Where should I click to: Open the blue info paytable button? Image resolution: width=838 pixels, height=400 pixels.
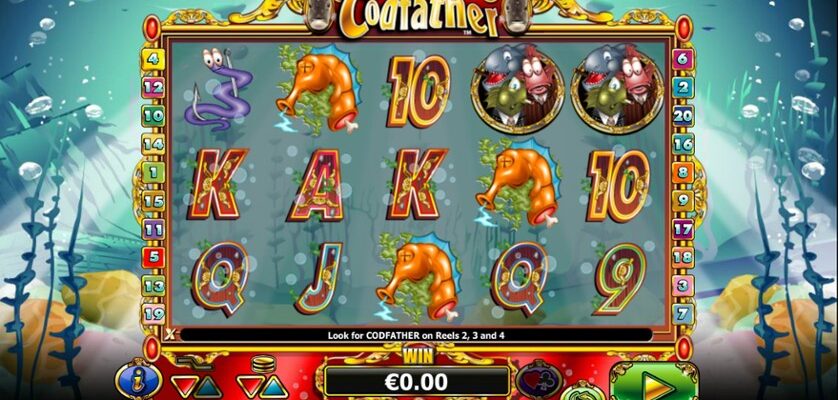[x=133, y=378]
